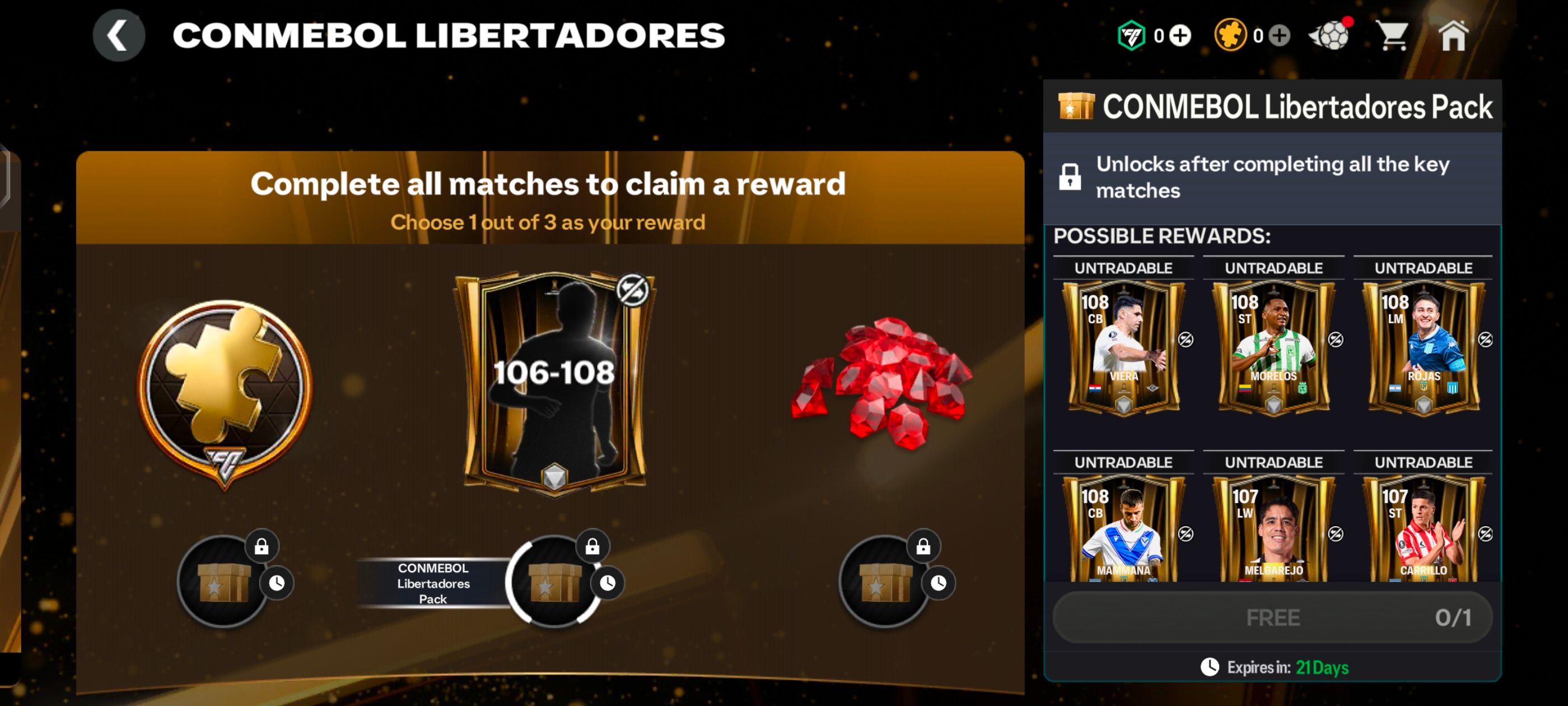Viewport: 1568px width, 706px height.
Task: Select Viera's 108 CB card
Action: [x=1124, y=344]
